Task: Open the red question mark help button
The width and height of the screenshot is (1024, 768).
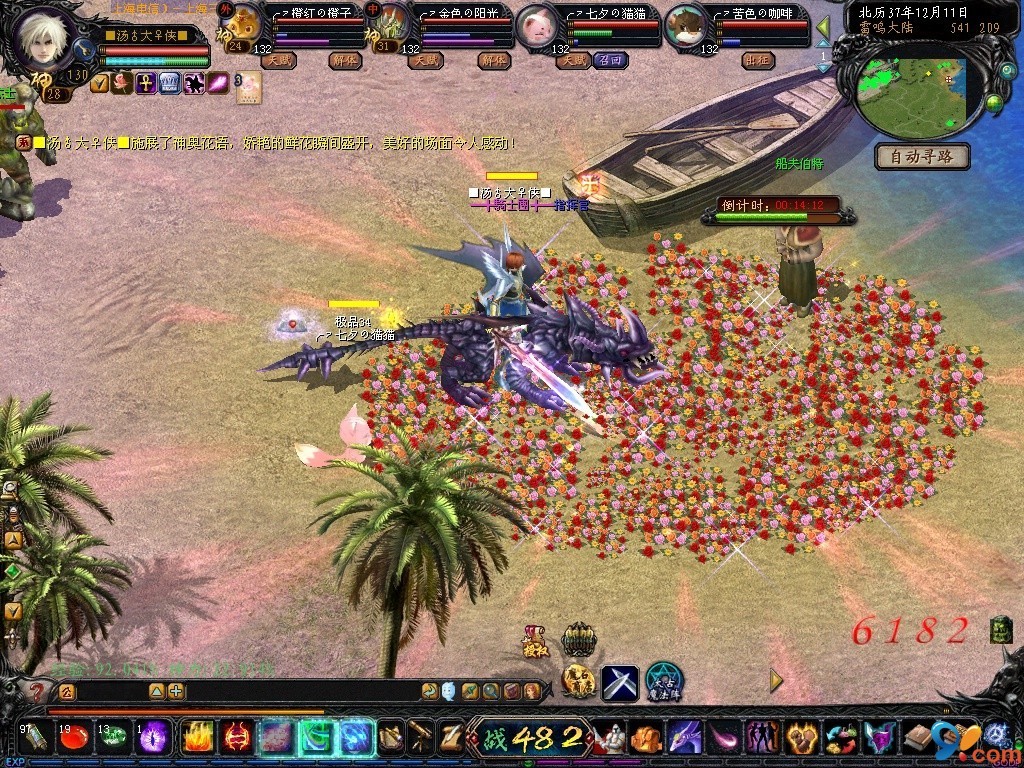Action: pyautogui.click(x=37, y=691)
